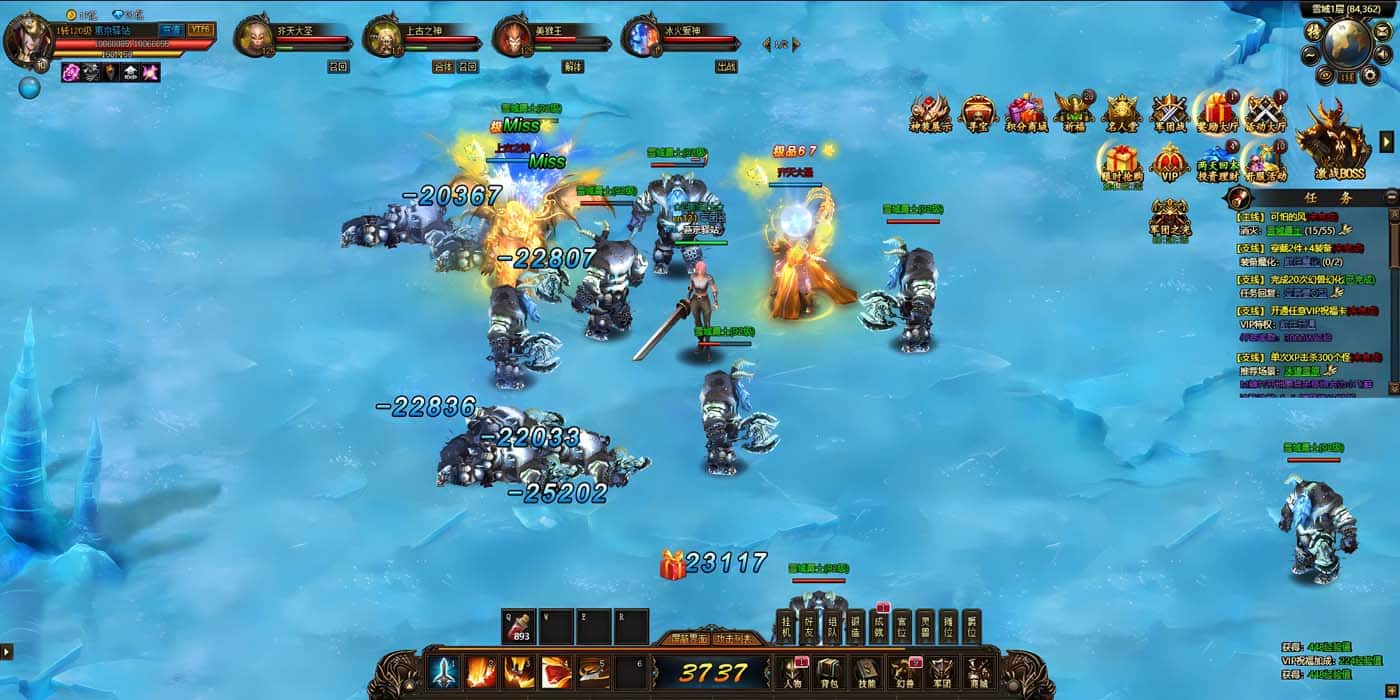Show the next page of pet portraits

797,44
